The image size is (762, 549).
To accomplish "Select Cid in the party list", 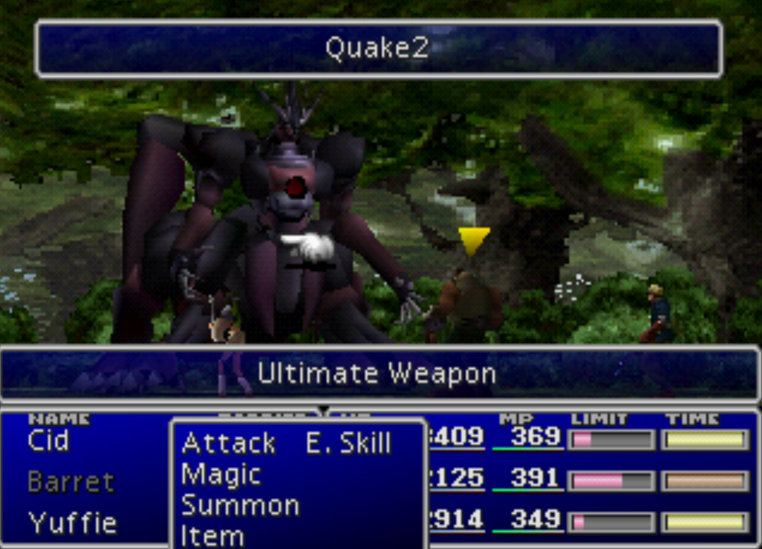I will [x=49, y=440].
